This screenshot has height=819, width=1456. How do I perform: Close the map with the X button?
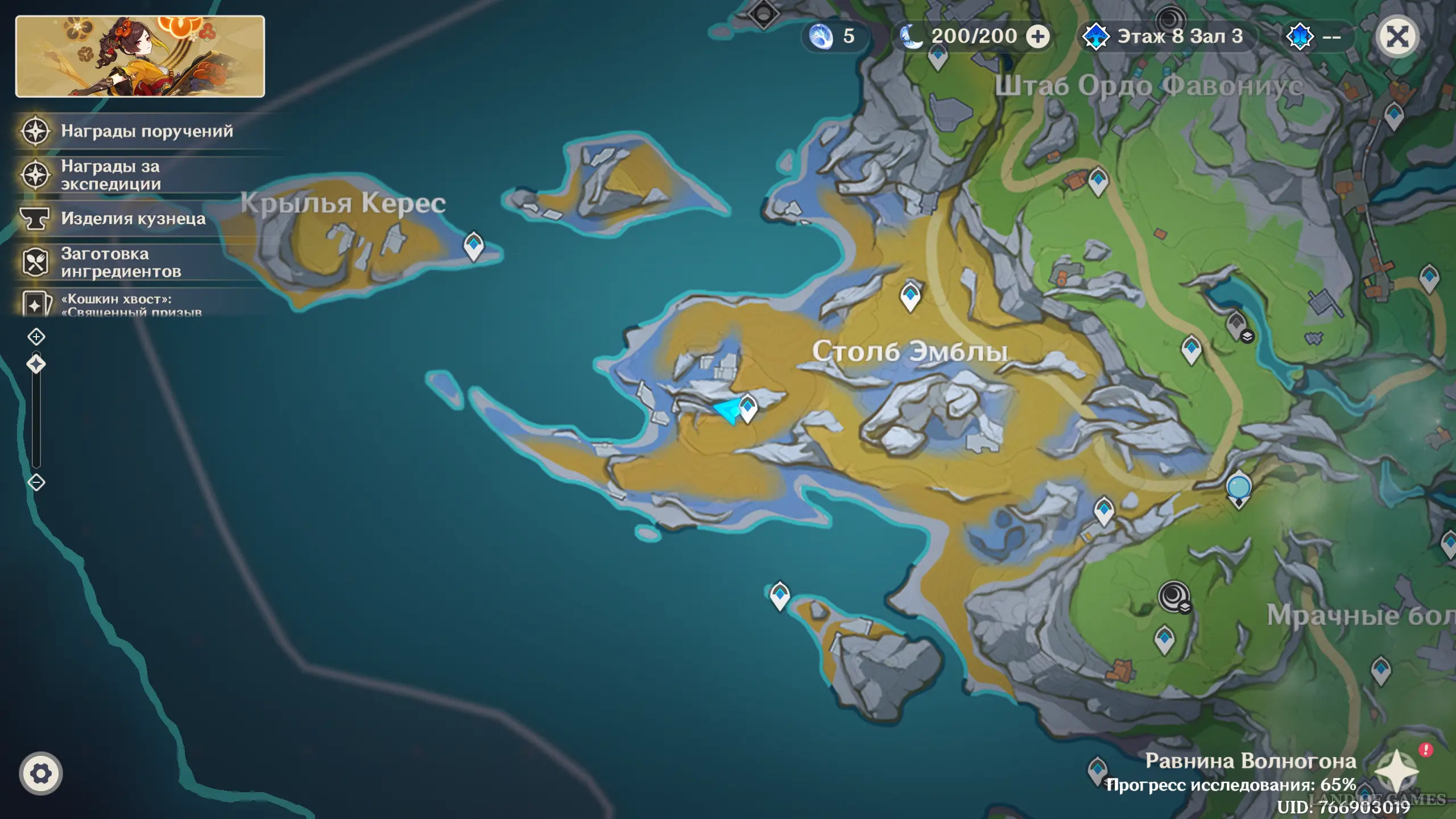[1397, 37]
